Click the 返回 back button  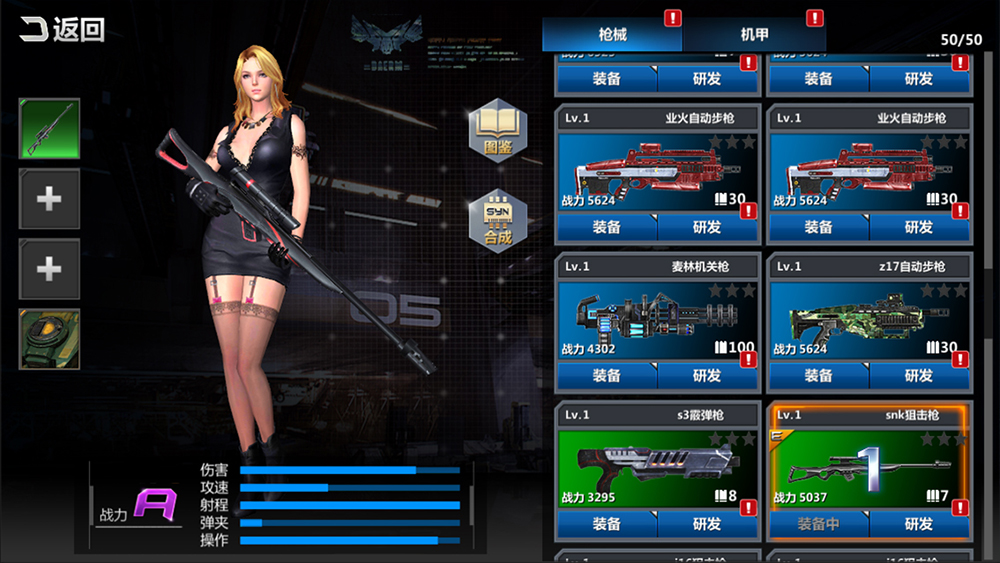tap(62, 30)
